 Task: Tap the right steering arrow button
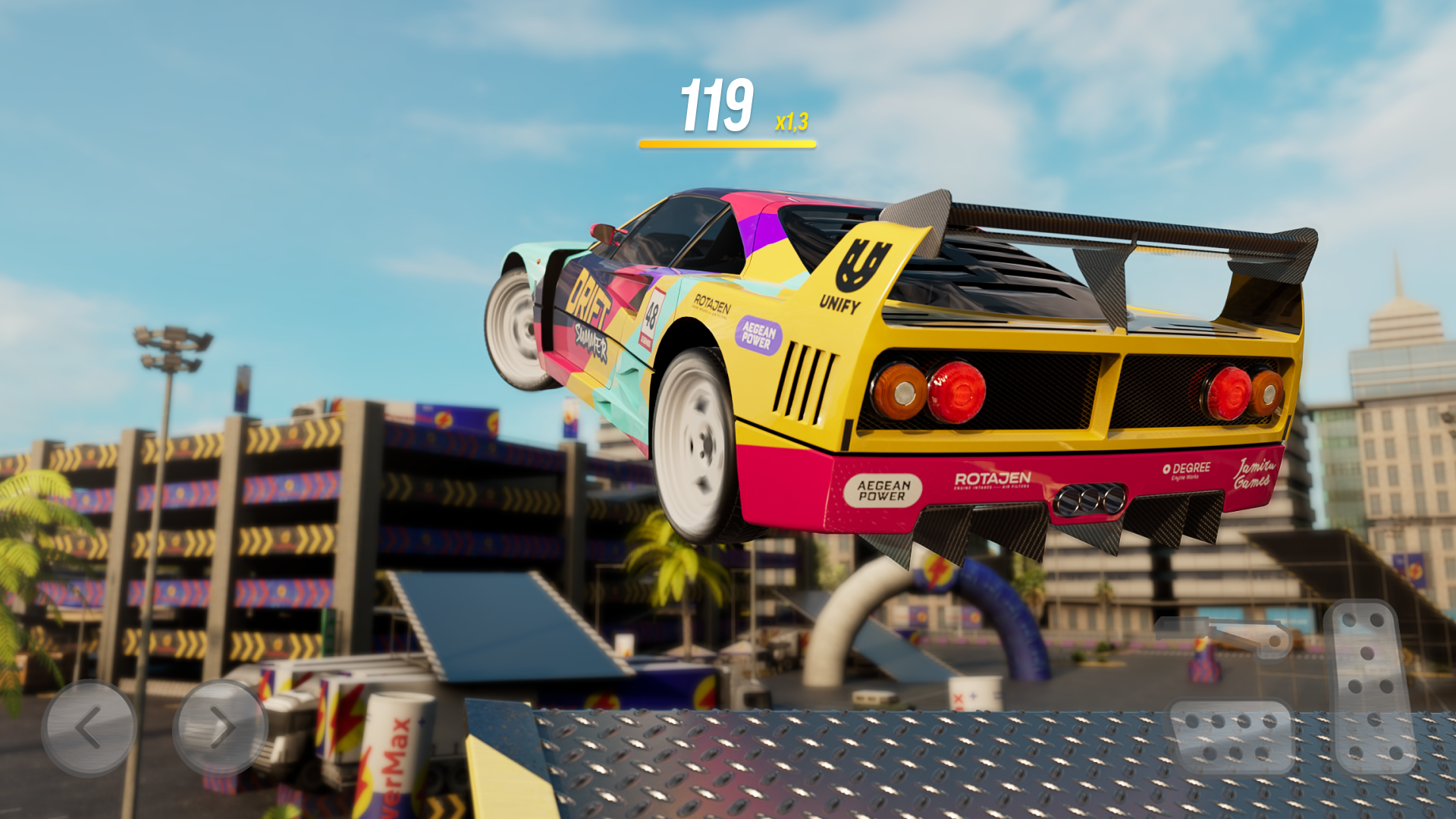coord(220,726)
